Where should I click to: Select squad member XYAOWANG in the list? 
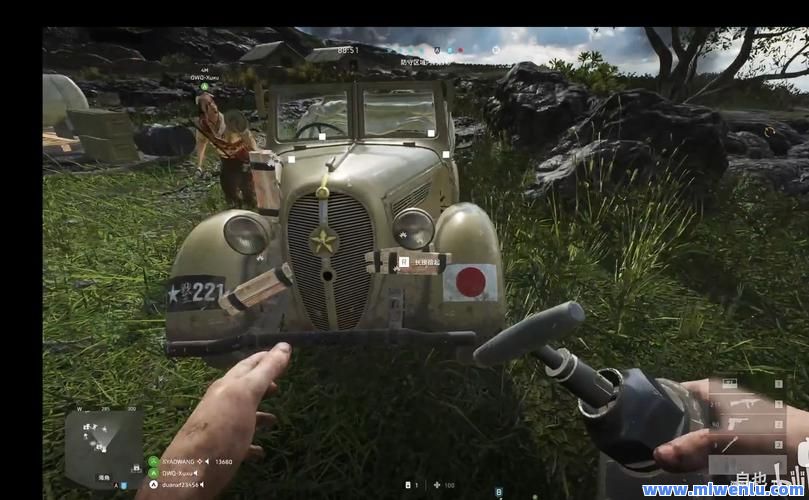pyautogui.click(x=181, y=462)
